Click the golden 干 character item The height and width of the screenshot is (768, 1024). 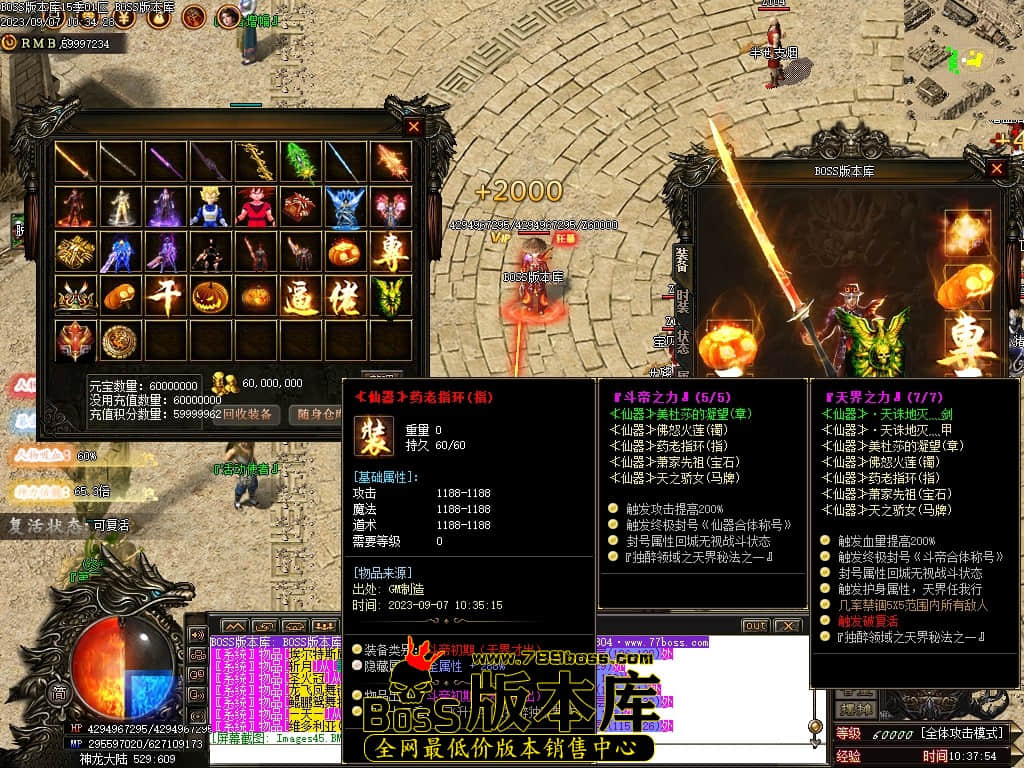point(165,297)
